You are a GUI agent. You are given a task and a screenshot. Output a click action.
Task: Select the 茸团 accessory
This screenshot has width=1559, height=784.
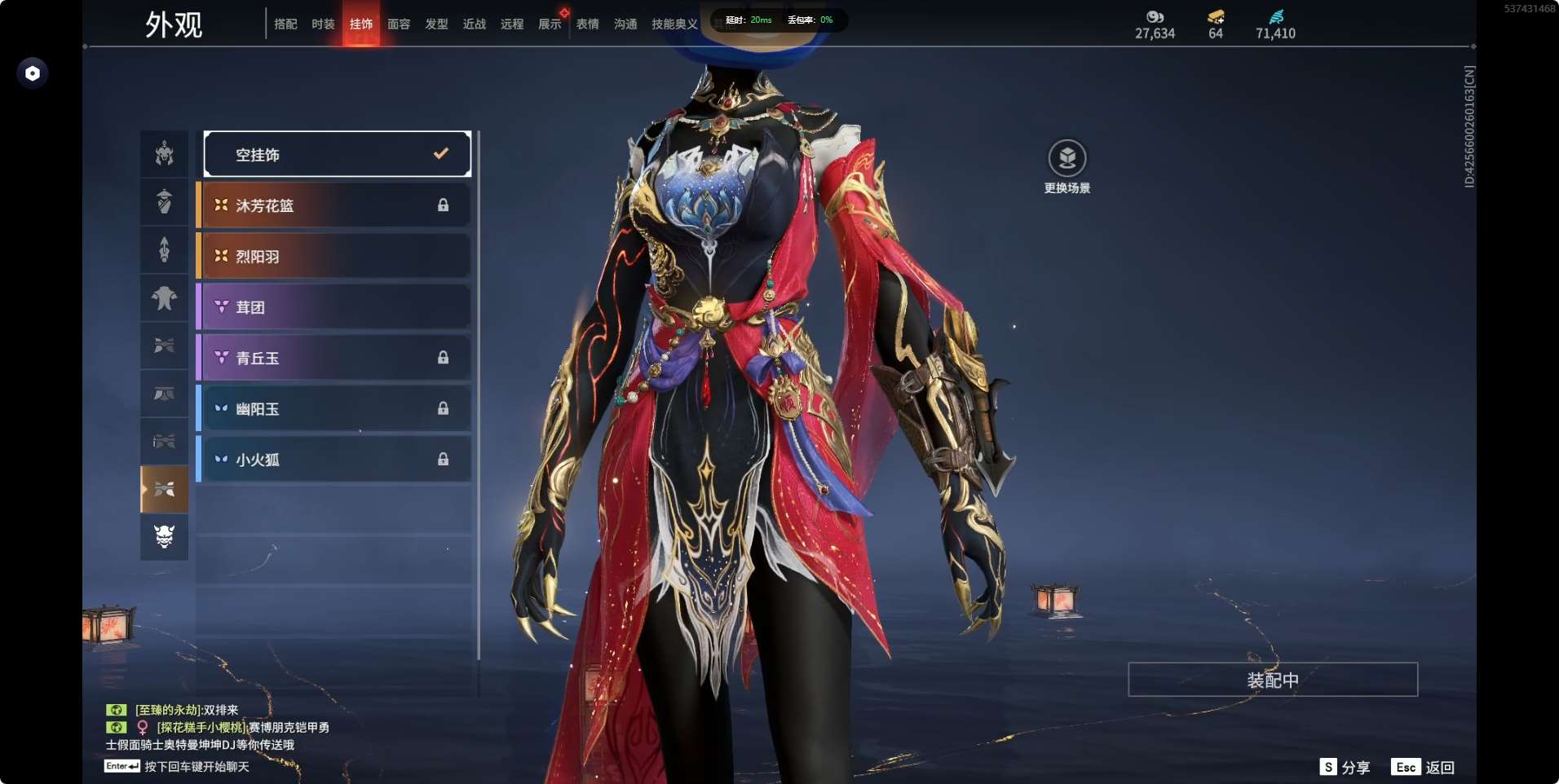tap(334, 307)
